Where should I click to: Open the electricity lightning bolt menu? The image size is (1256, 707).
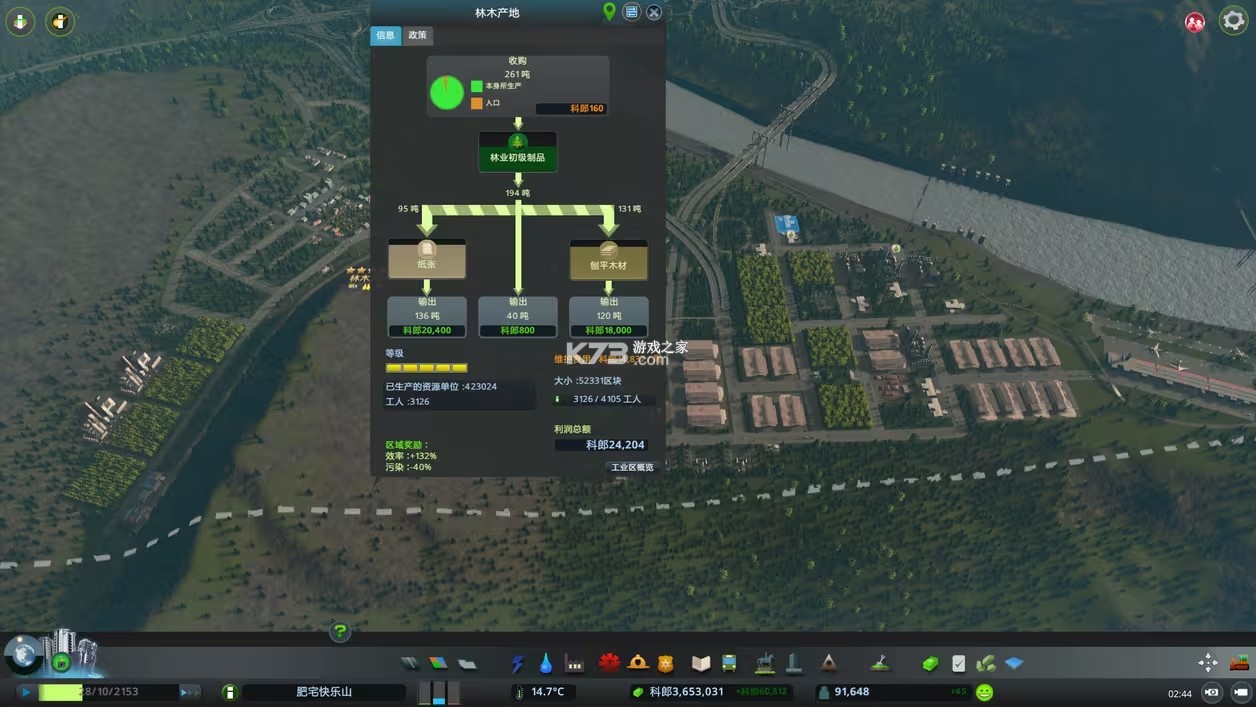pos(518,662)
